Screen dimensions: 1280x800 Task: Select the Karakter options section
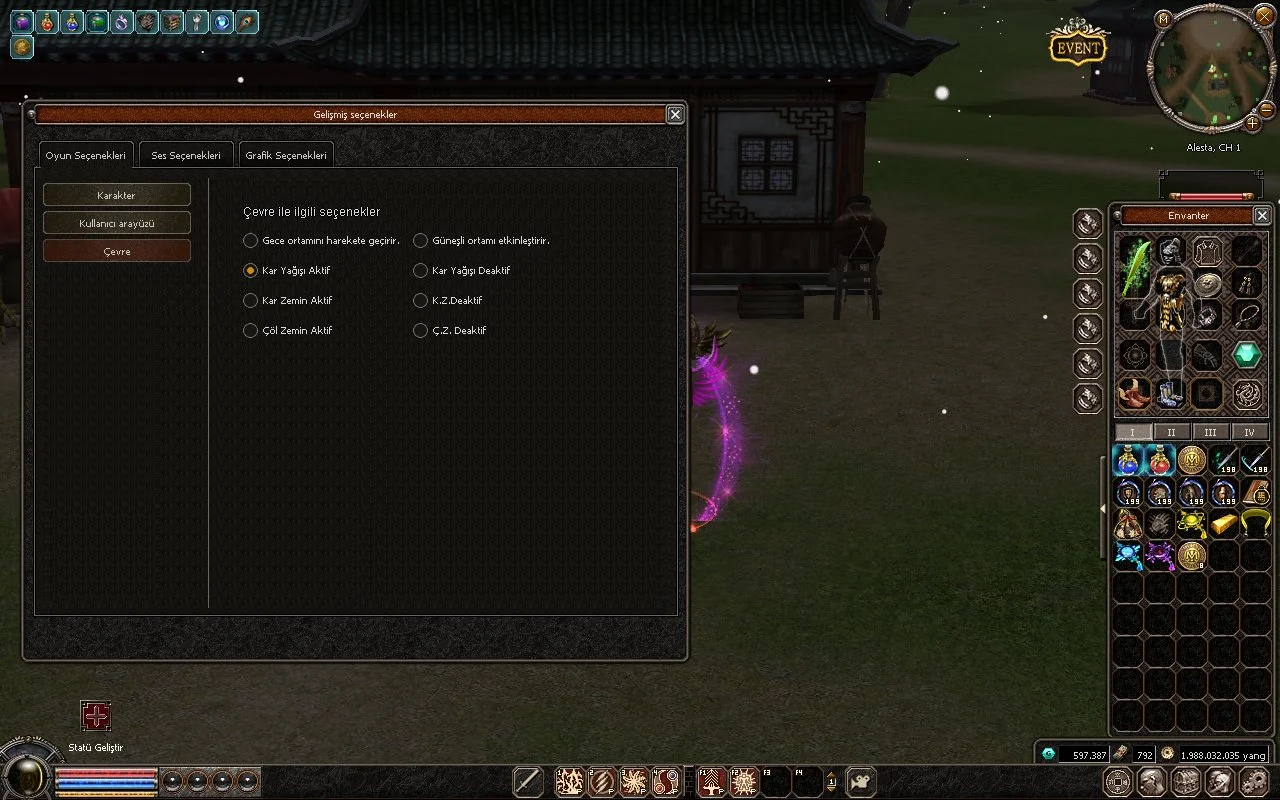tap(116, 195)
